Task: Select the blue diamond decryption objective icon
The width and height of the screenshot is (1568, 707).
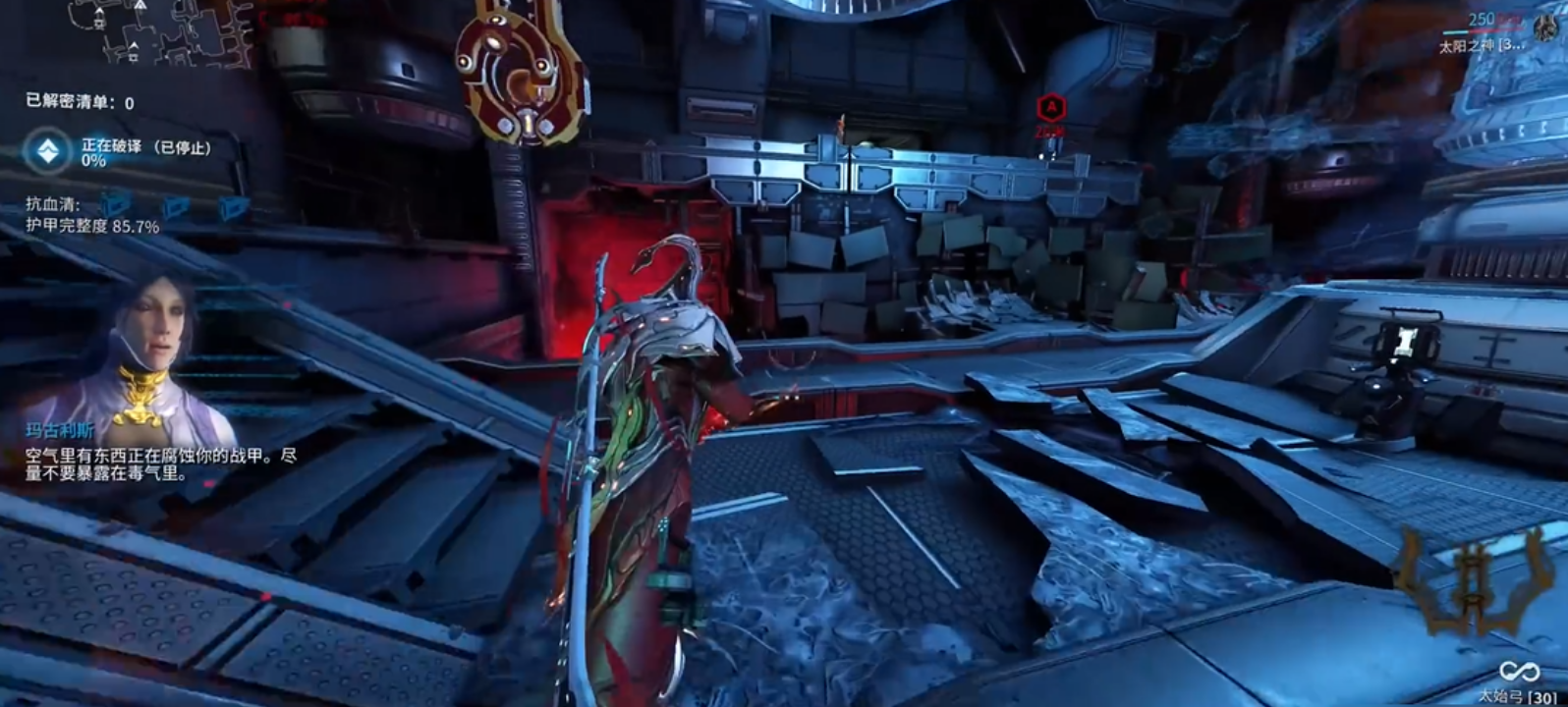Action: pos(48,151)
